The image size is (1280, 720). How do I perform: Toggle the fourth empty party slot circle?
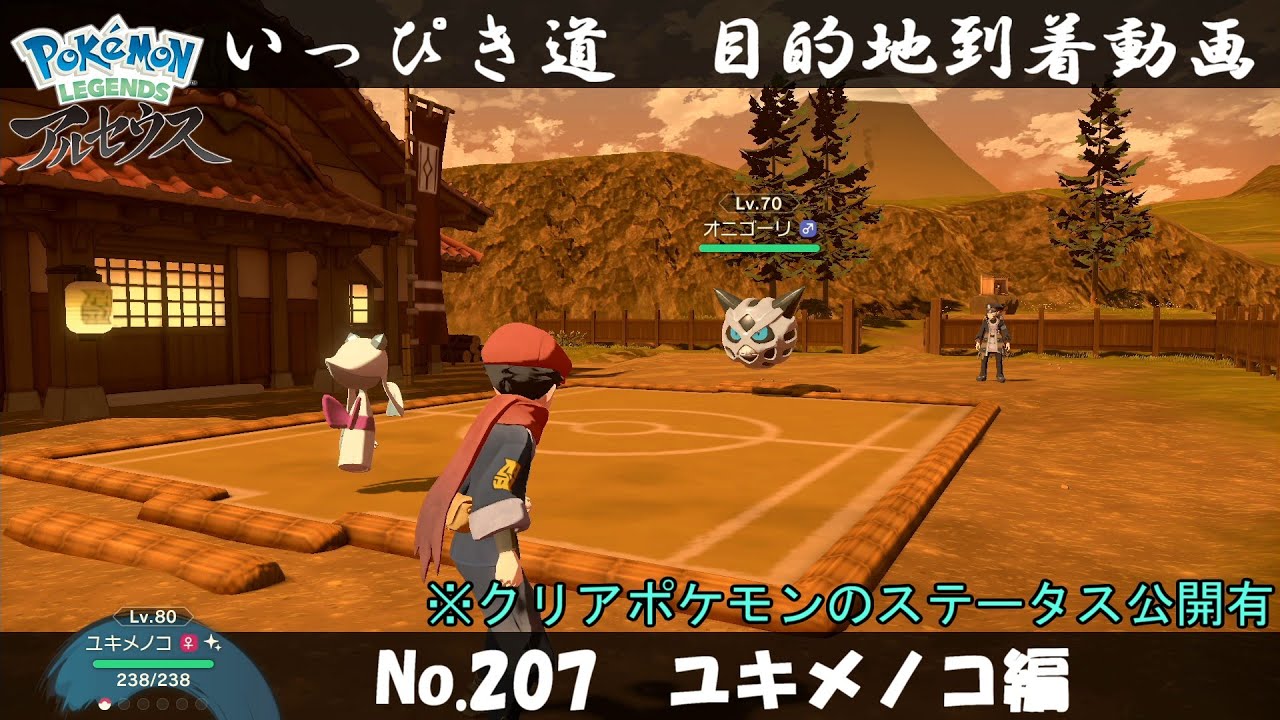pos(161,703)
